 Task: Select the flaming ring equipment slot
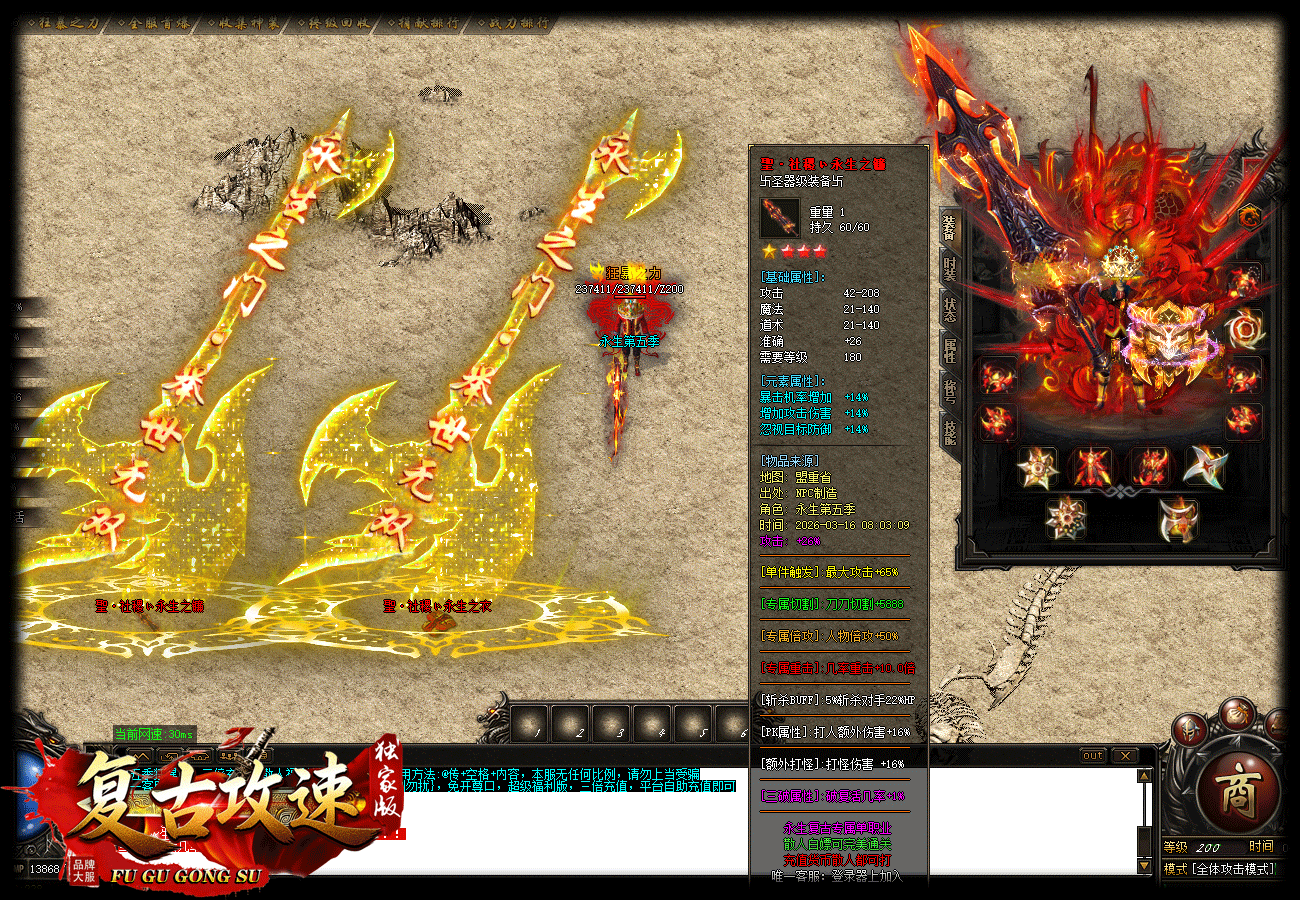point(1244,328)
